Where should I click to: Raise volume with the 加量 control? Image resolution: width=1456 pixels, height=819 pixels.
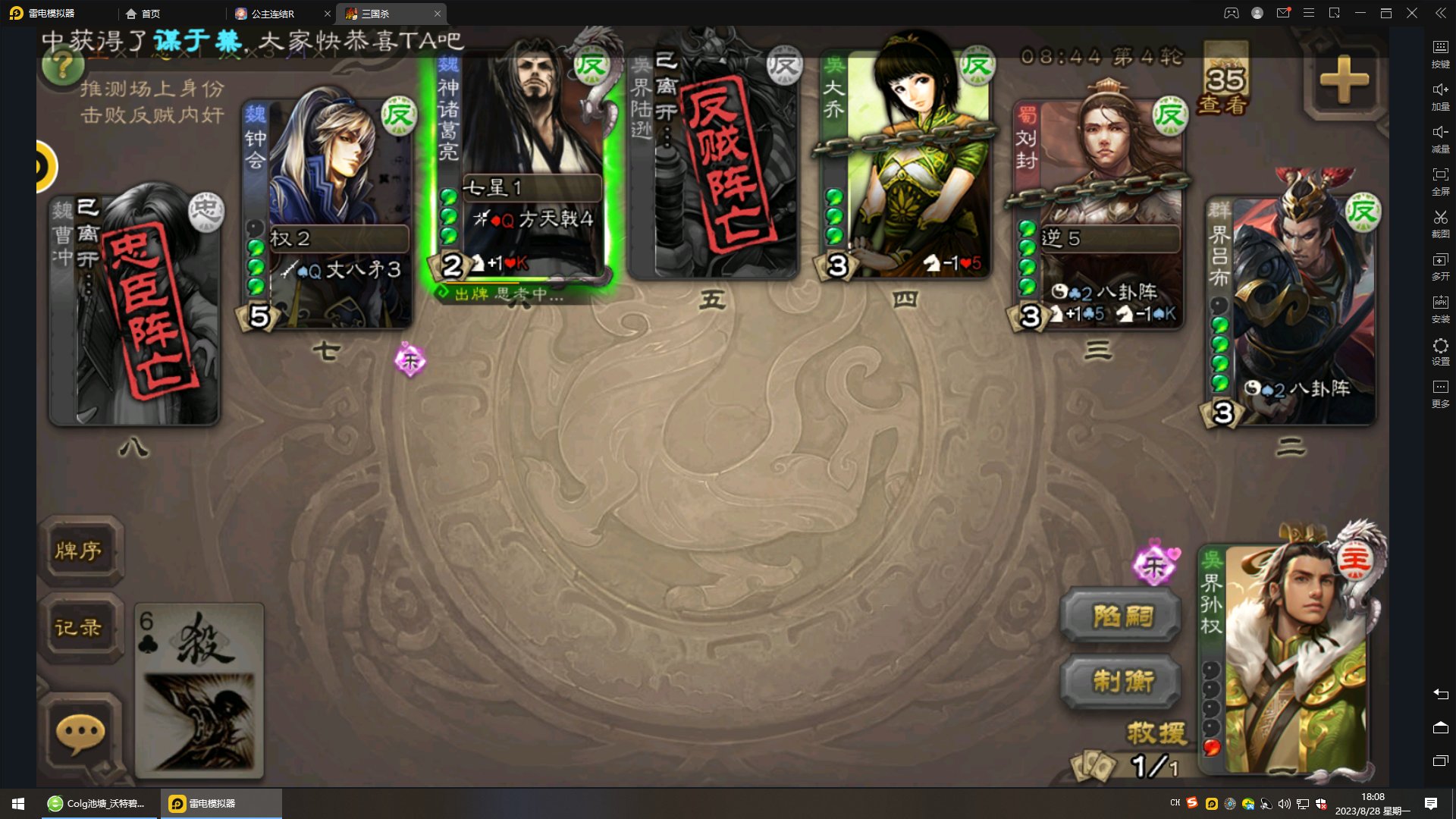(1440, 91)
